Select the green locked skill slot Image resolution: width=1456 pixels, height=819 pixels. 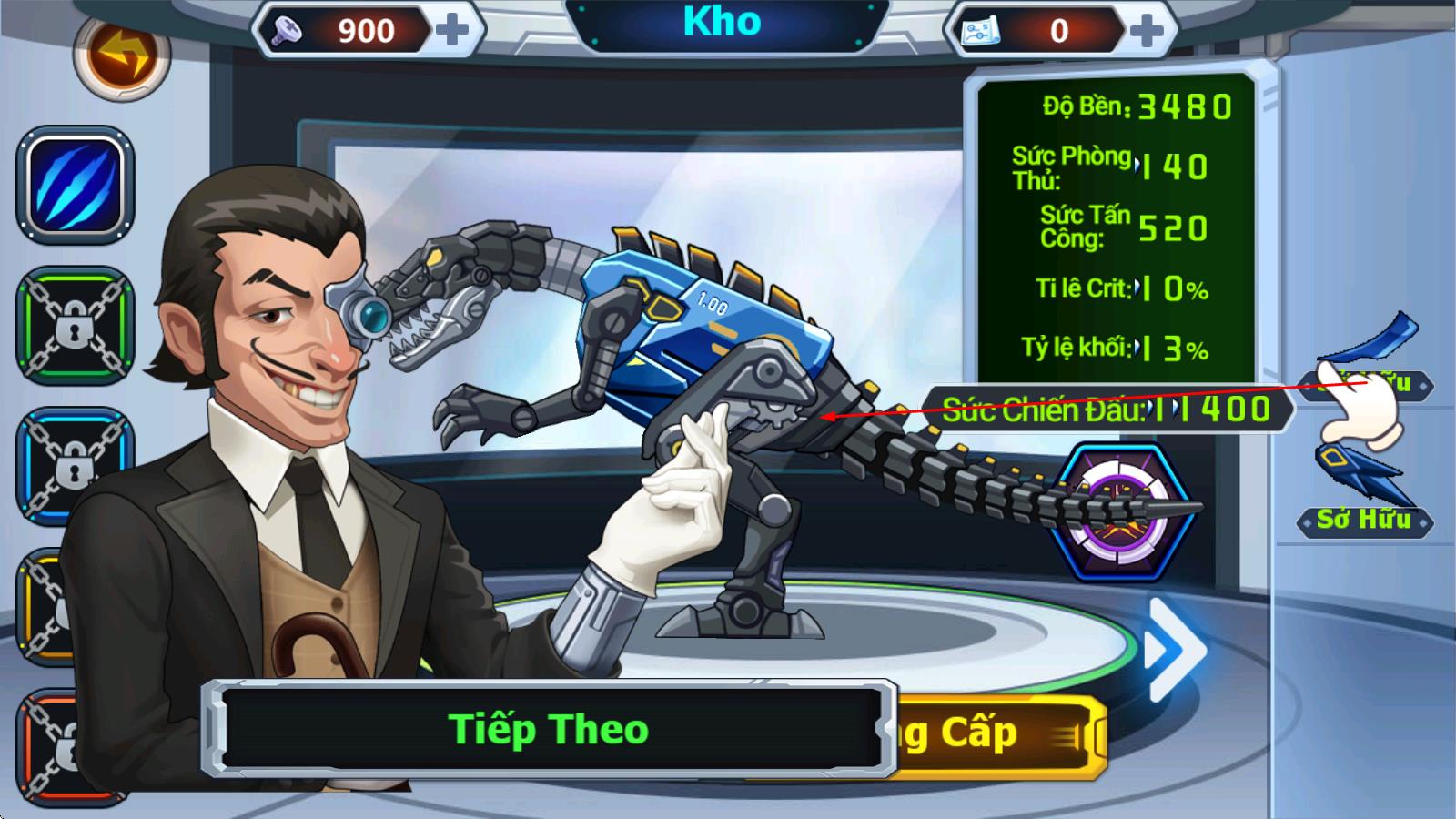[75, 325]
